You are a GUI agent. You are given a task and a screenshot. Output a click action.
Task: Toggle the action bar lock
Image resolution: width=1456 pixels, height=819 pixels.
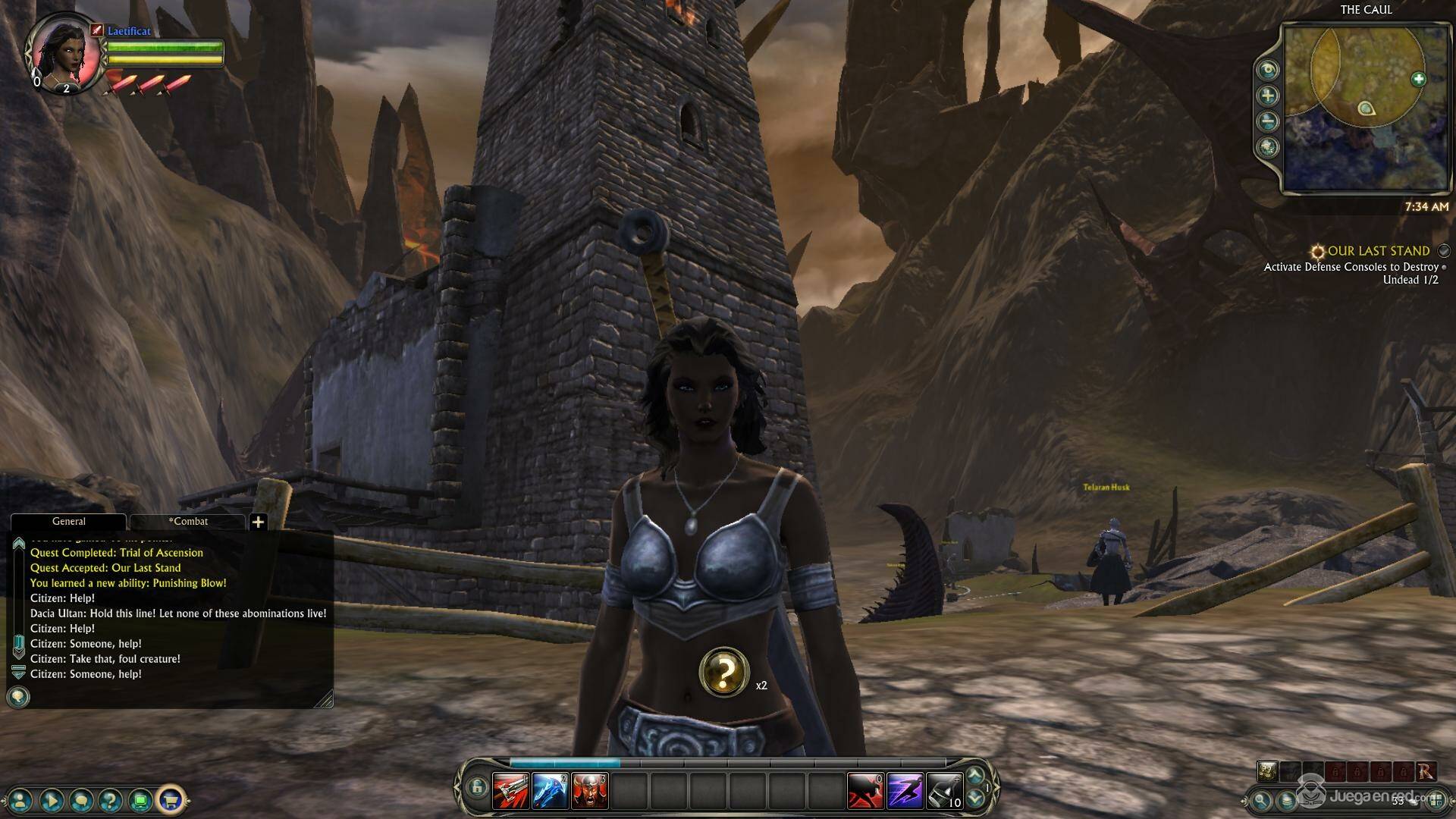point(476,788)
